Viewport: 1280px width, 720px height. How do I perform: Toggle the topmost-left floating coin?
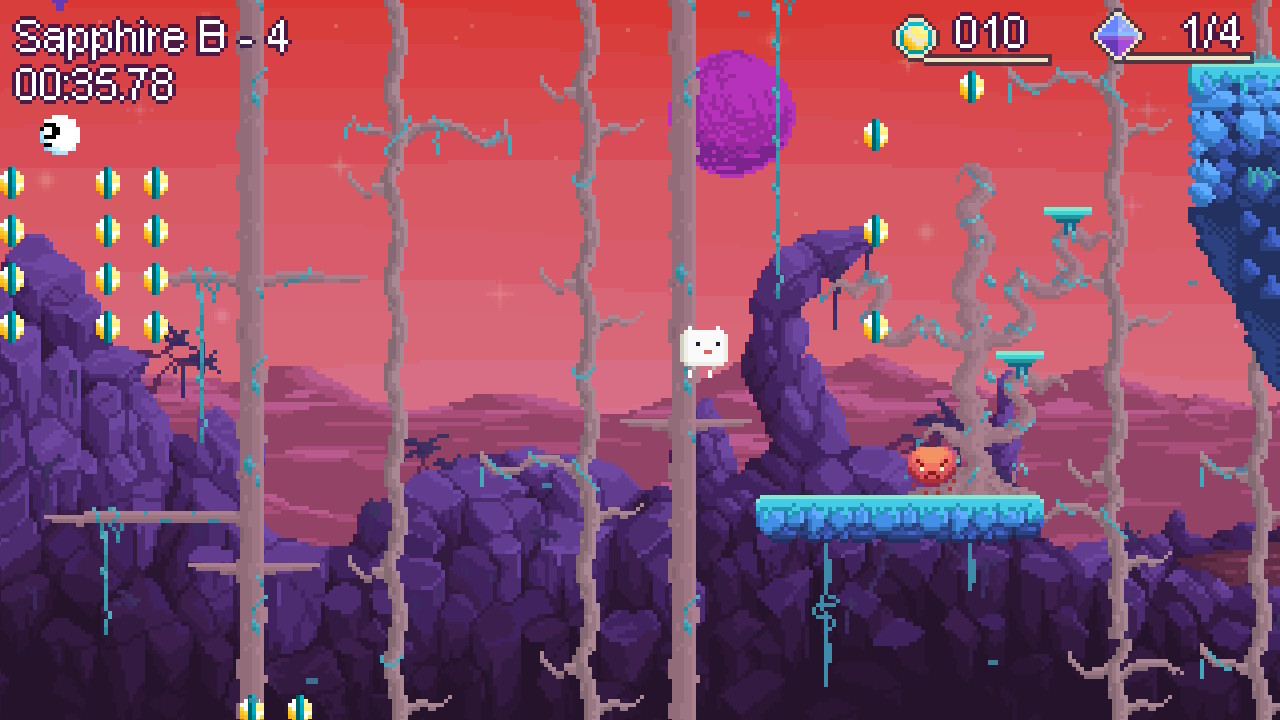[12, 182]
